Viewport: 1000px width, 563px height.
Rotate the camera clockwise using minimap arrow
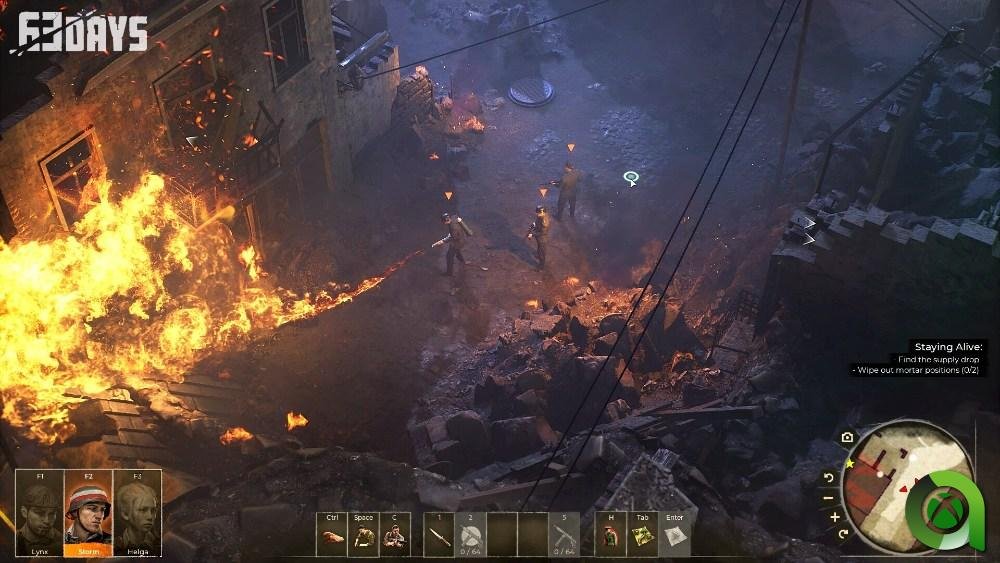click(x=845, y=534)
